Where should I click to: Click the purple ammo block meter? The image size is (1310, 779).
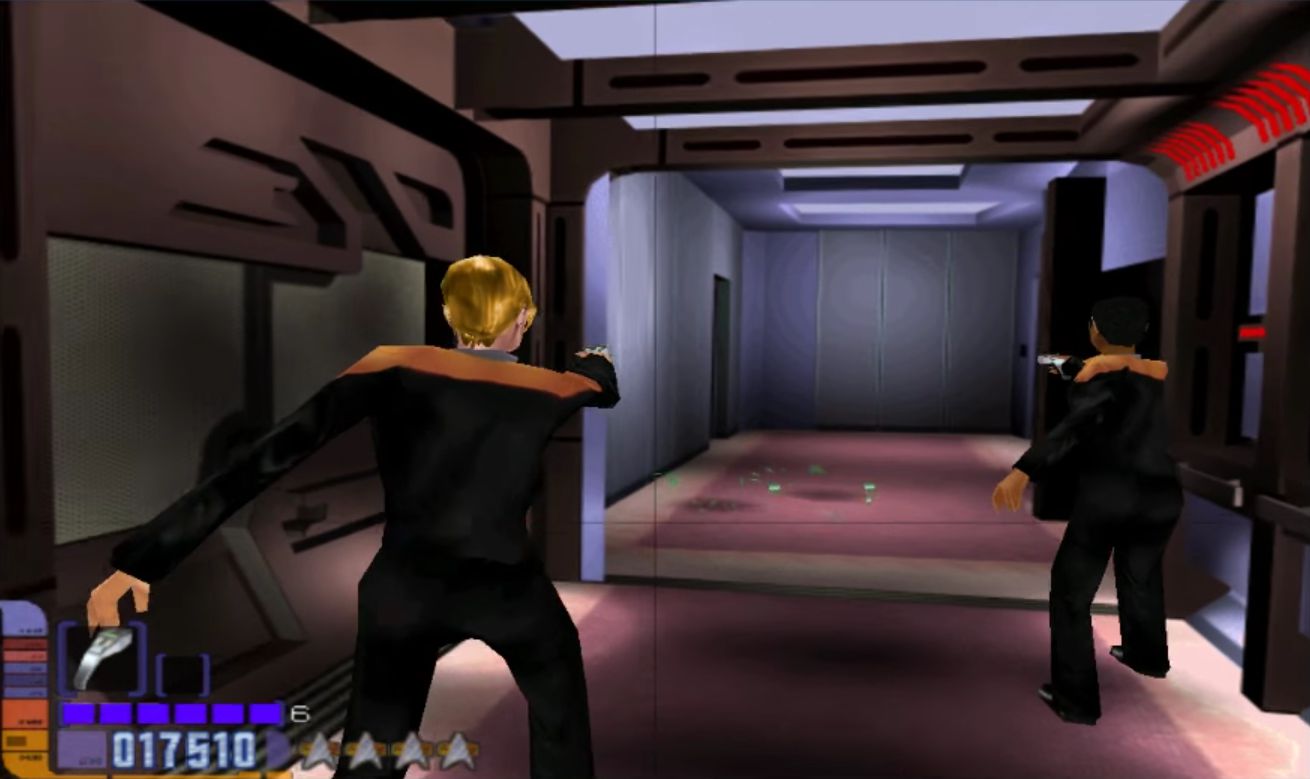coord(170,713)
